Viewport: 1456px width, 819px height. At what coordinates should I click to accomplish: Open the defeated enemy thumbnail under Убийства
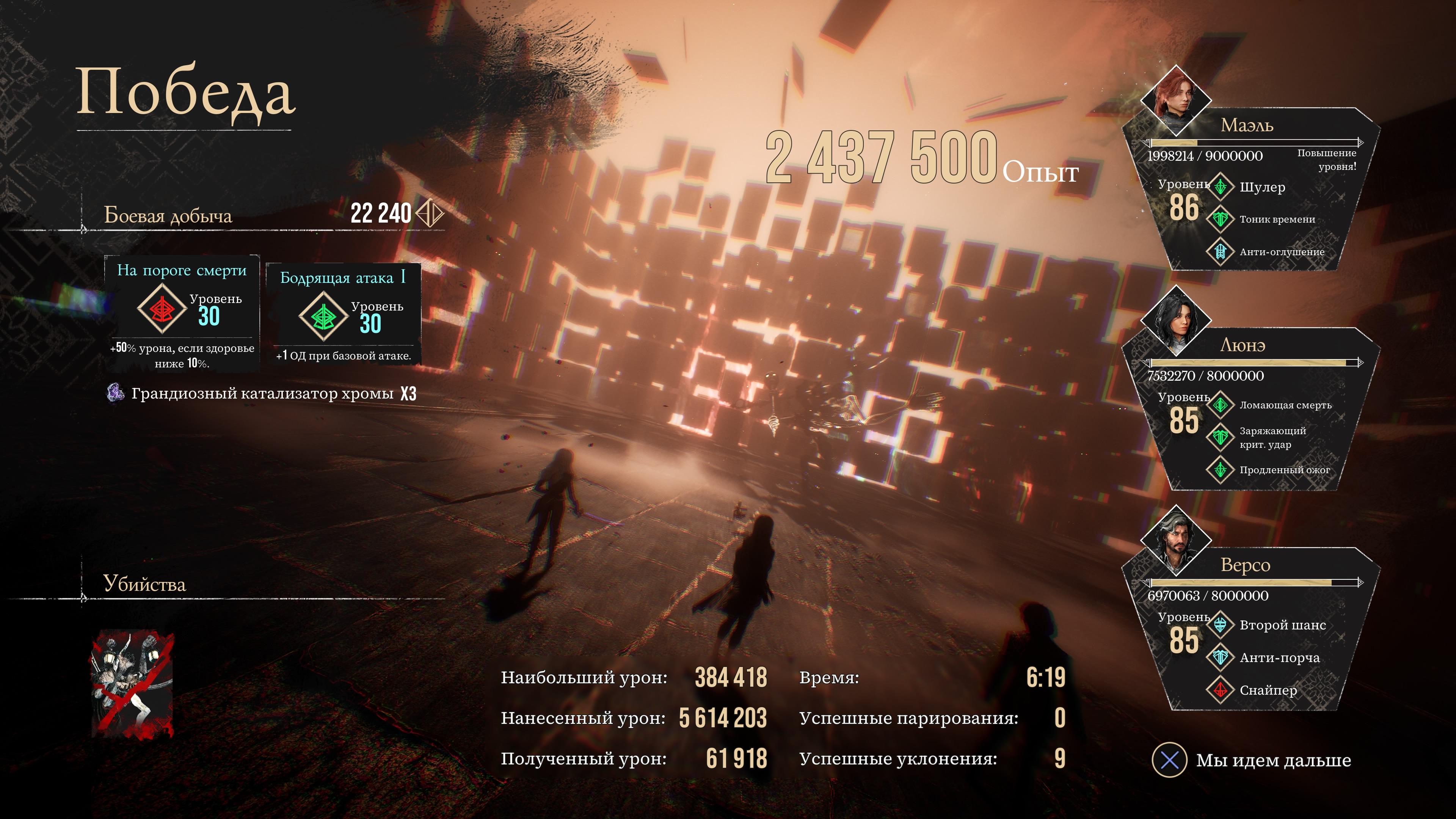click(133, 684)
